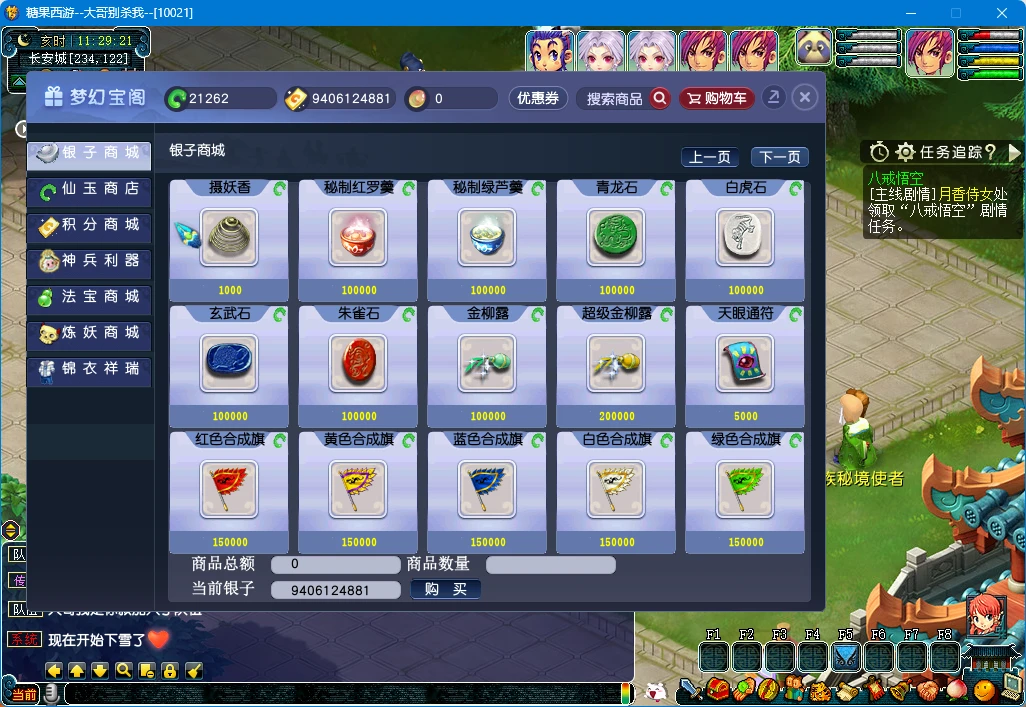The height and width of the screenshot is (707, 1026).
Task: Select the 红色合成旗 flag item
Action: click(229, 489)
